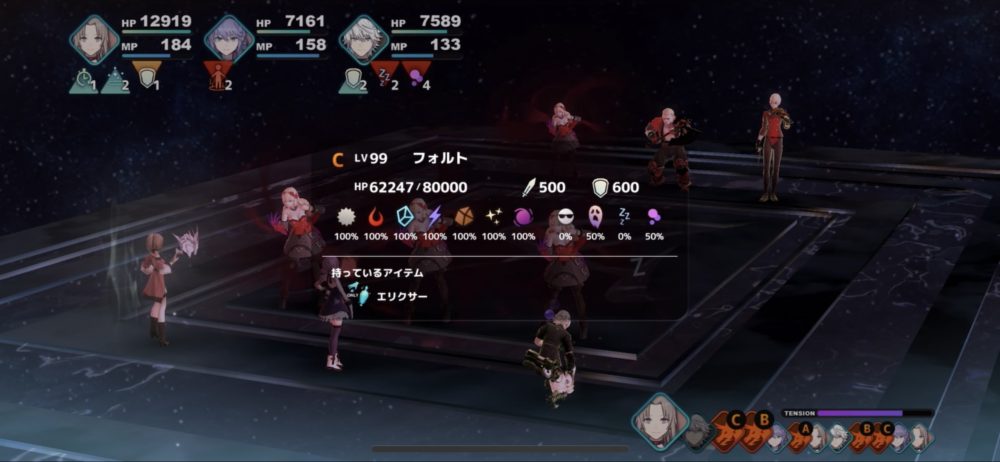Viewport: 1000px width, 462px height.
Task: Inspect the lightning resistance icon in enemy panel
Action: (435, 216)
